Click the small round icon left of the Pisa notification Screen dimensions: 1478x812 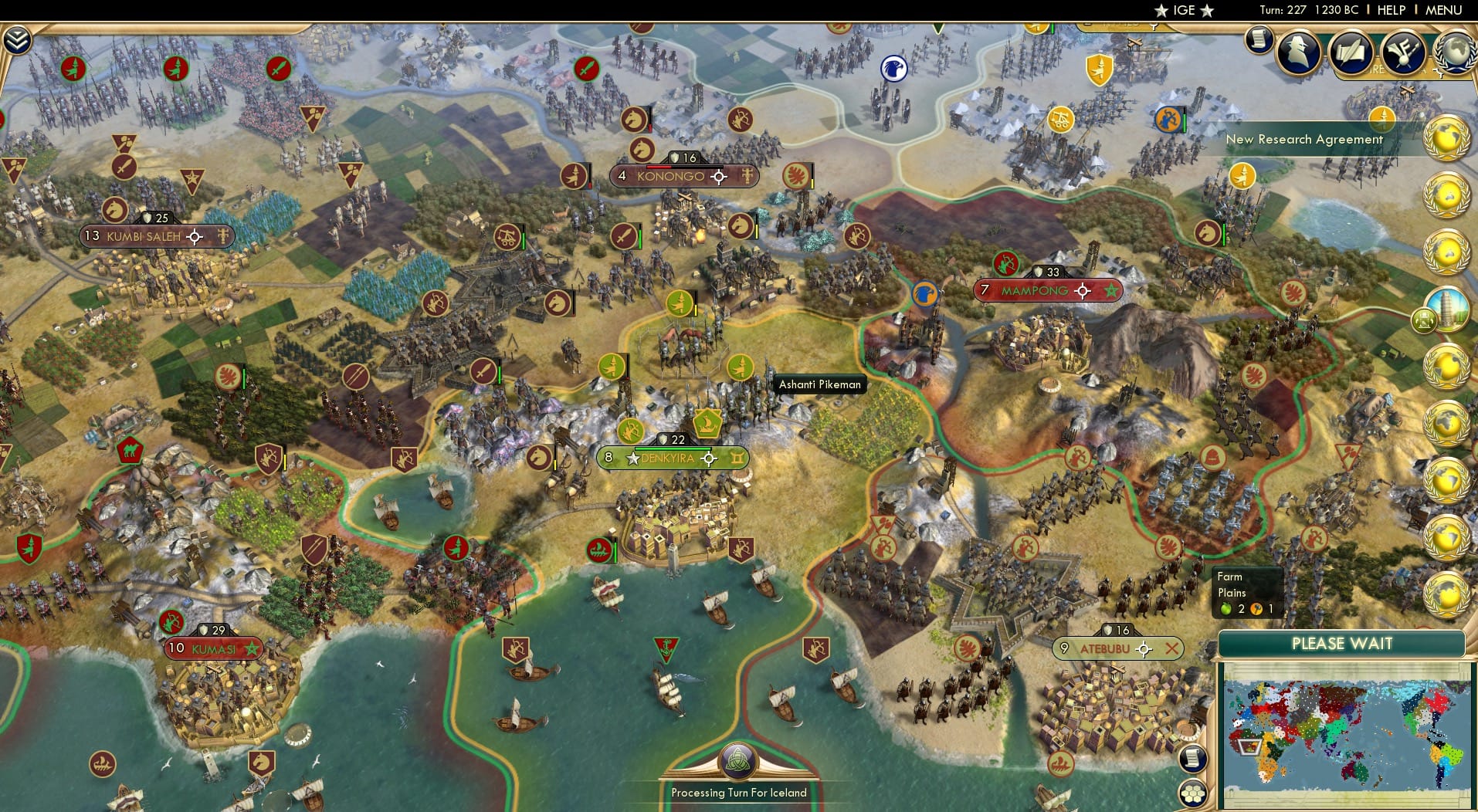coord(1424,321)
